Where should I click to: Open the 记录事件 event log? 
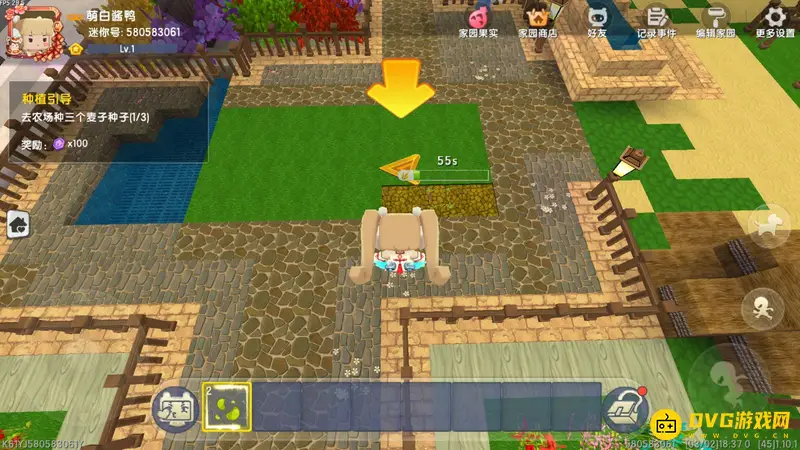pyautogui.click(x=656, y=19)
